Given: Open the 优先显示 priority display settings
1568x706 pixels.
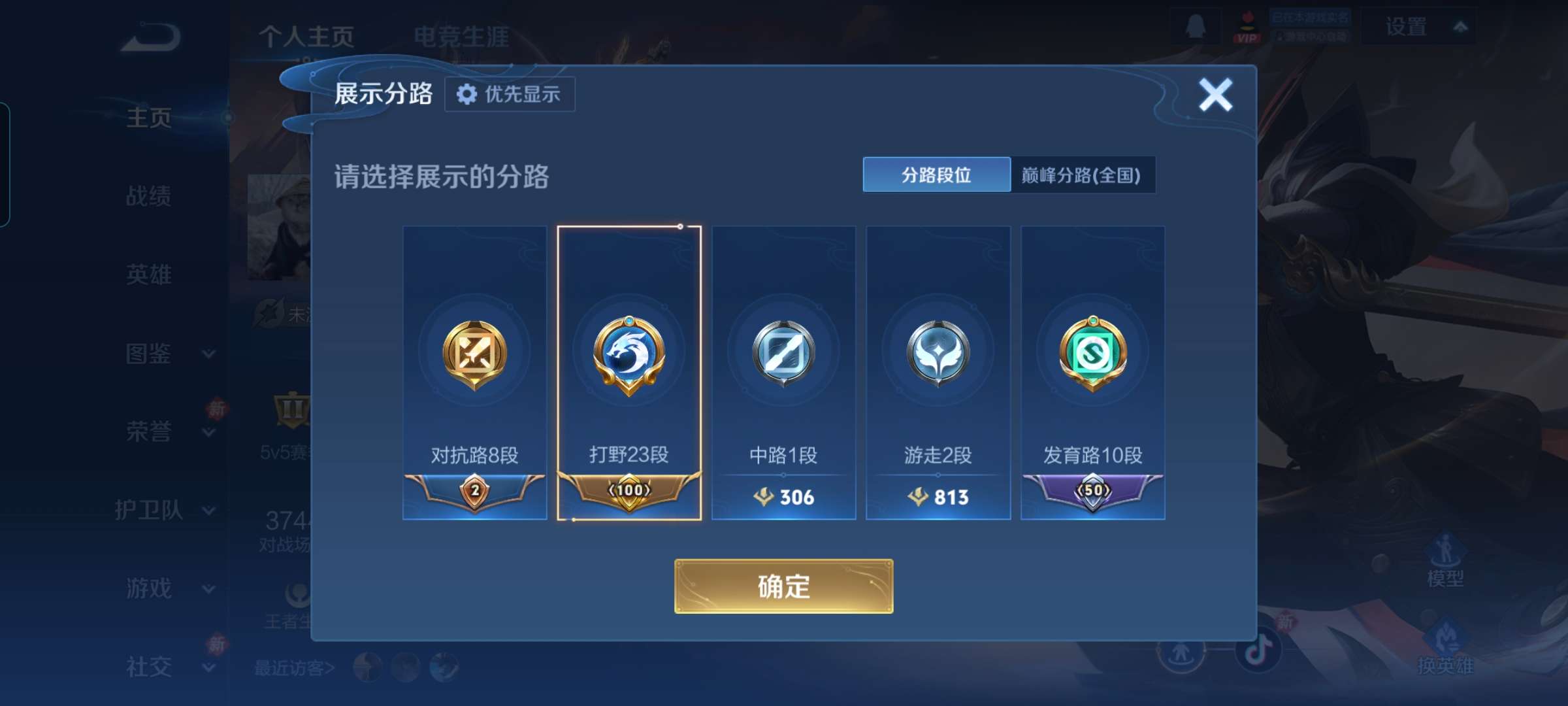Looking at the screenshot, I should (510, 94).
